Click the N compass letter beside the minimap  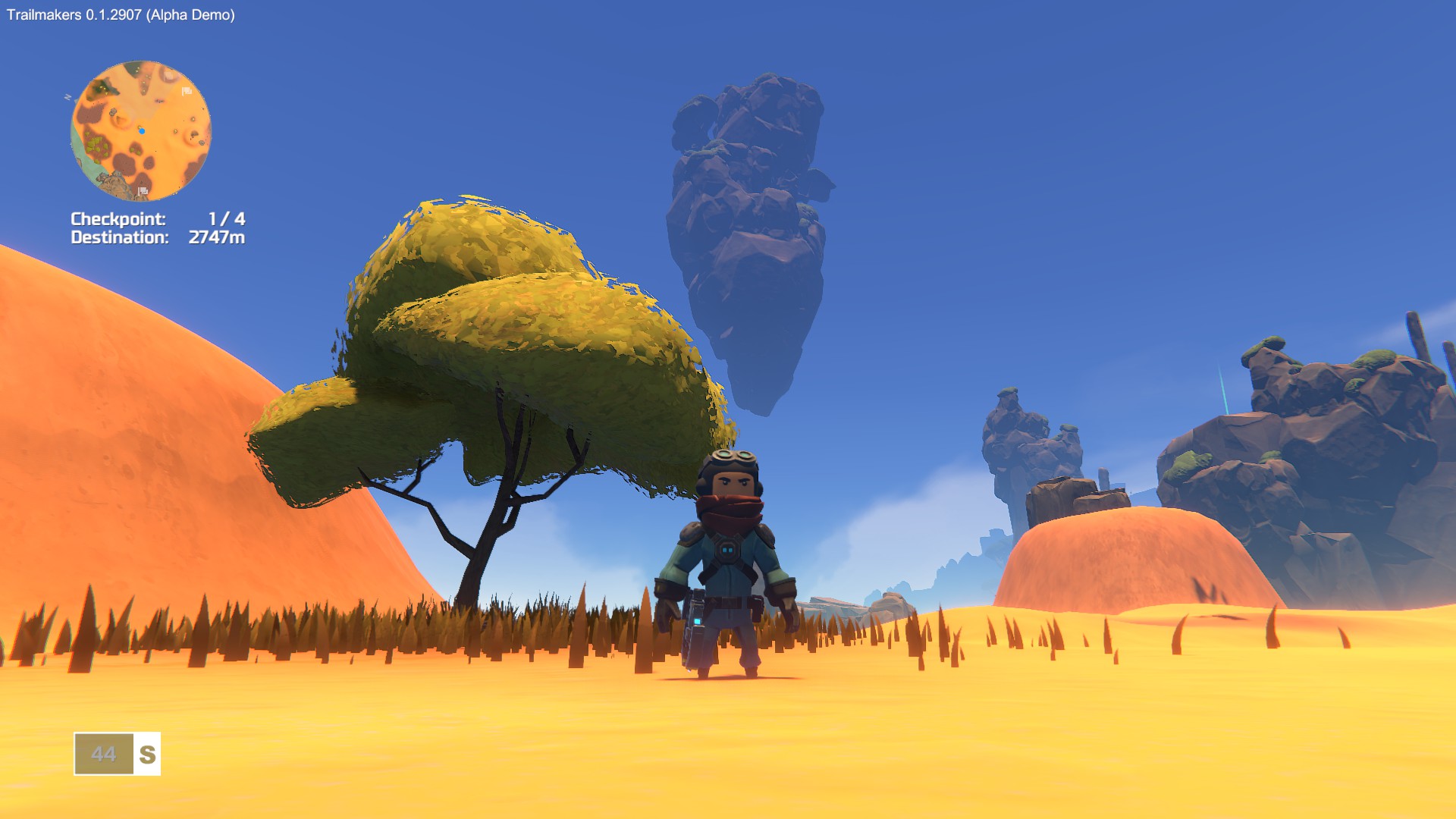coord(70,96)
